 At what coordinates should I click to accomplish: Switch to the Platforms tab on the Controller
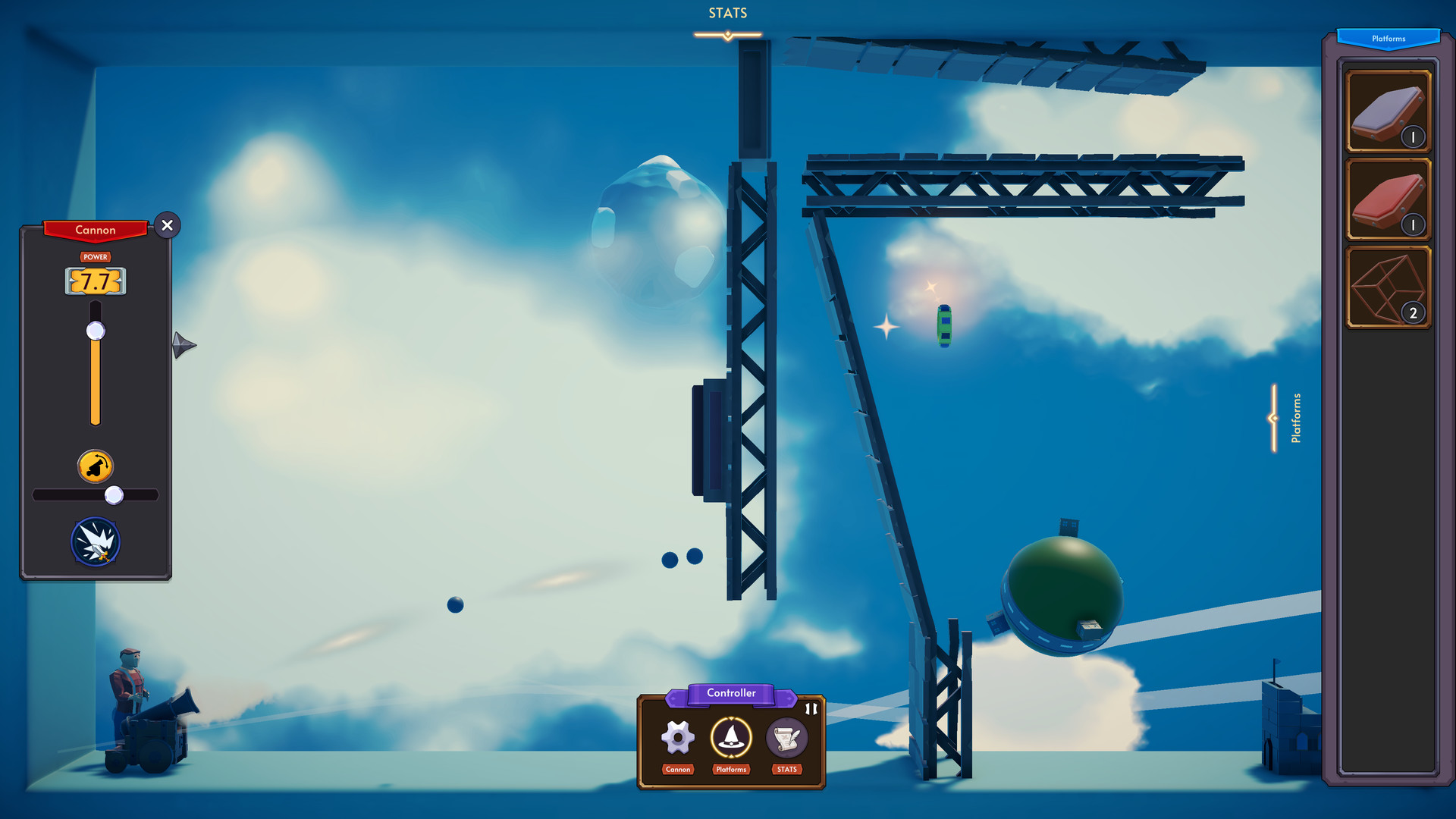click(731, 769)
